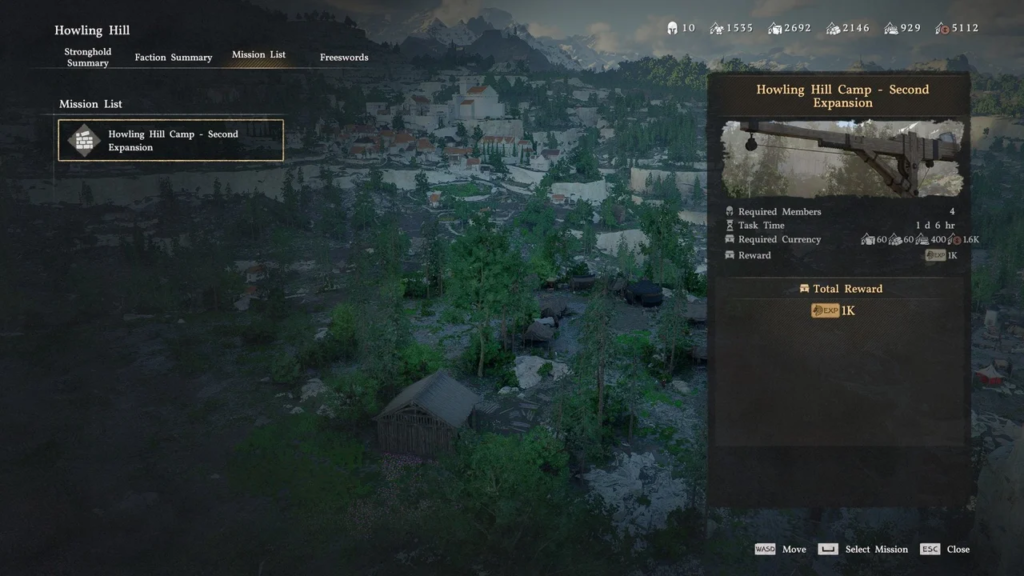This screenshot has width=1024, height=576.
Task: Open the Faction Summary tab
Action: coord(173,58)
